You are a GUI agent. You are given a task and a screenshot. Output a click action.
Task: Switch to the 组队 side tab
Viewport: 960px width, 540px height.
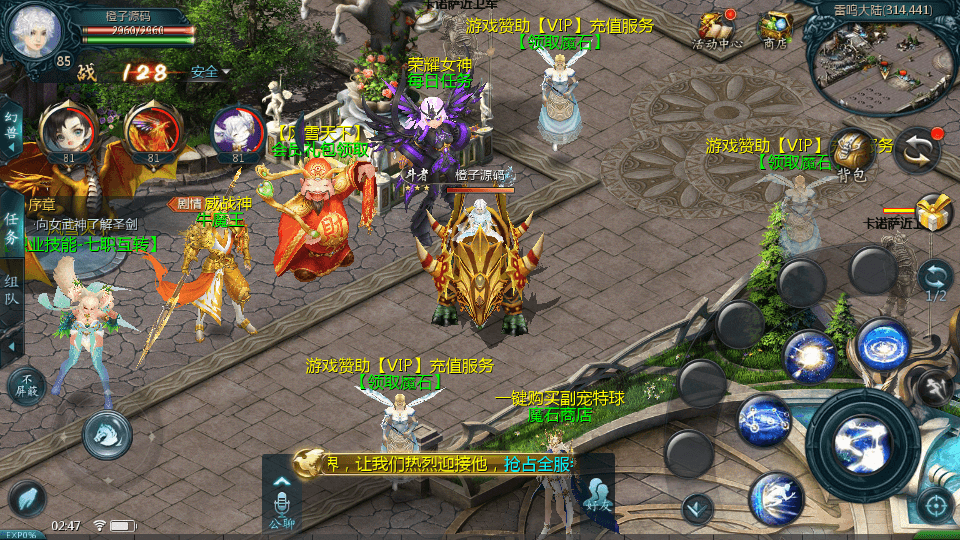(11, 289)
